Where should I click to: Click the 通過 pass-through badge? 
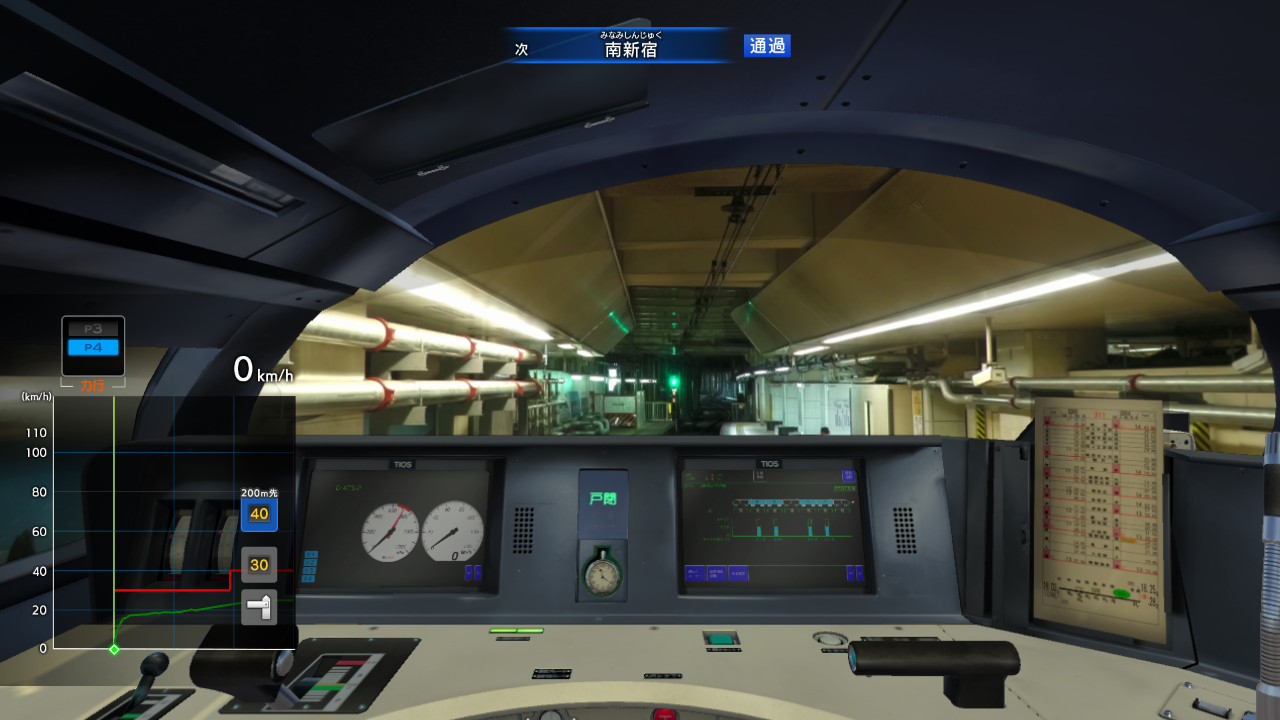tap(767, 46)
